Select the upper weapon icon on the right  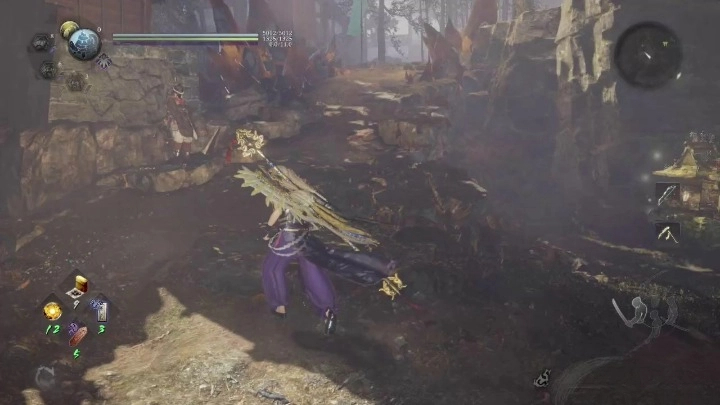pyautogui.click(x=667, y=194)
